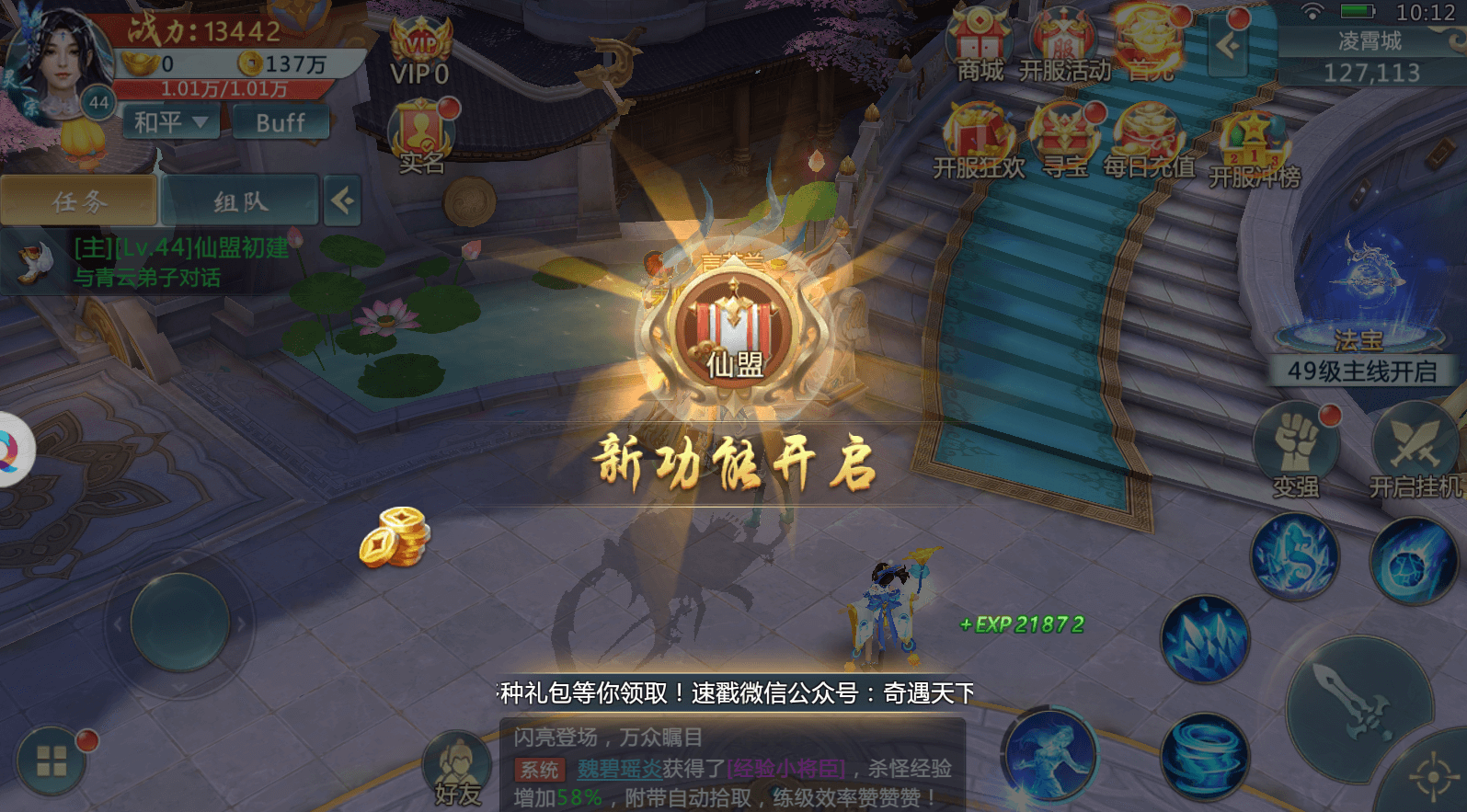Click the Buff button
1467x812 pixels.
pyautogui.click(x=281, y=121)
